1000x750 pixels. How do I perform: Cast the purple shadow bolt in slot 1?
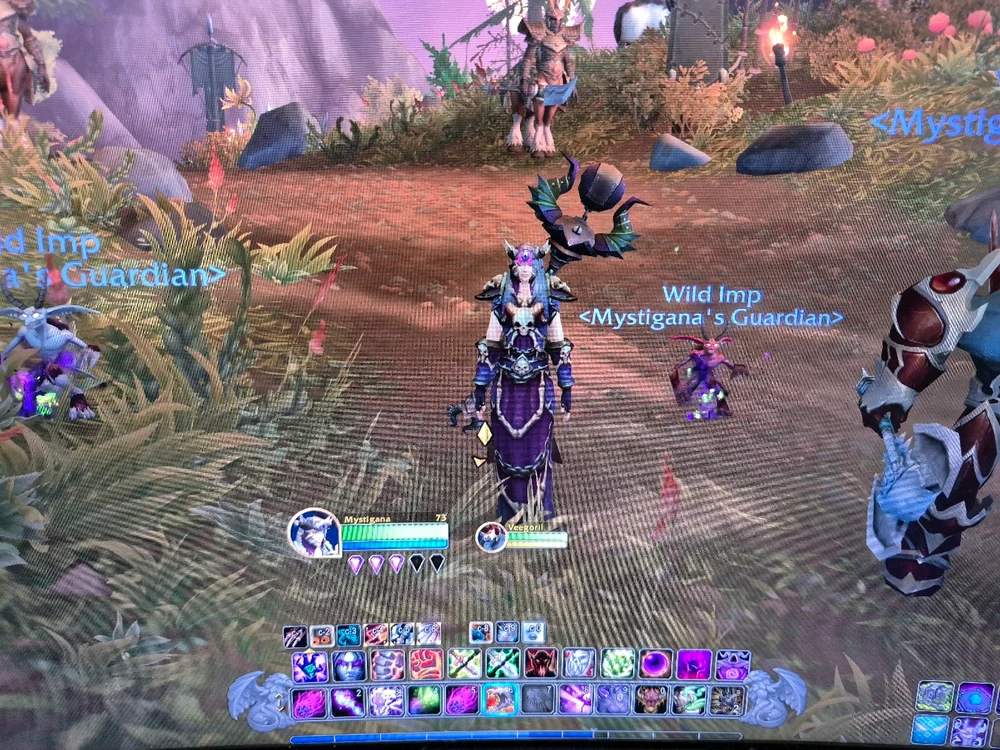click(x=309, y=701)
